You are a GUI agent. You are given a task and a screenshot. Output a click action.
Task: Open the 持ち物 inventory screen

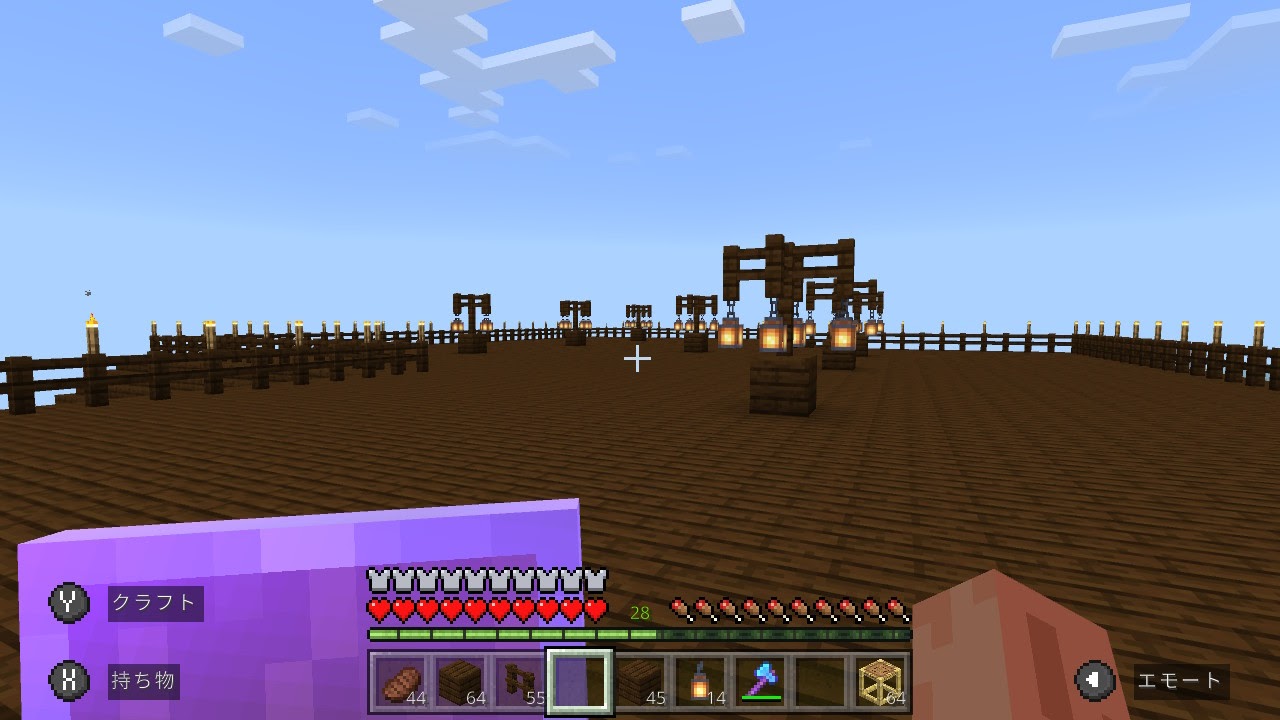click(x=143, y=681)
